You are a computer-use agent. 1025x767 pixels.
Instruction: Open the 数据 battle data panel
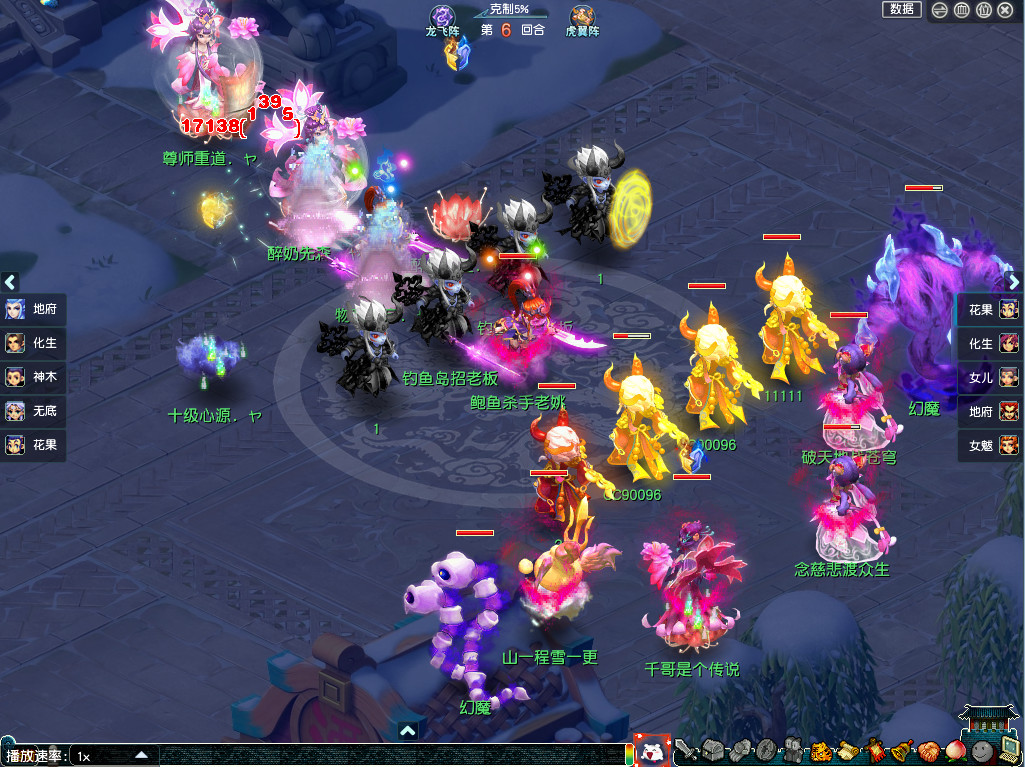coord(901,10)
